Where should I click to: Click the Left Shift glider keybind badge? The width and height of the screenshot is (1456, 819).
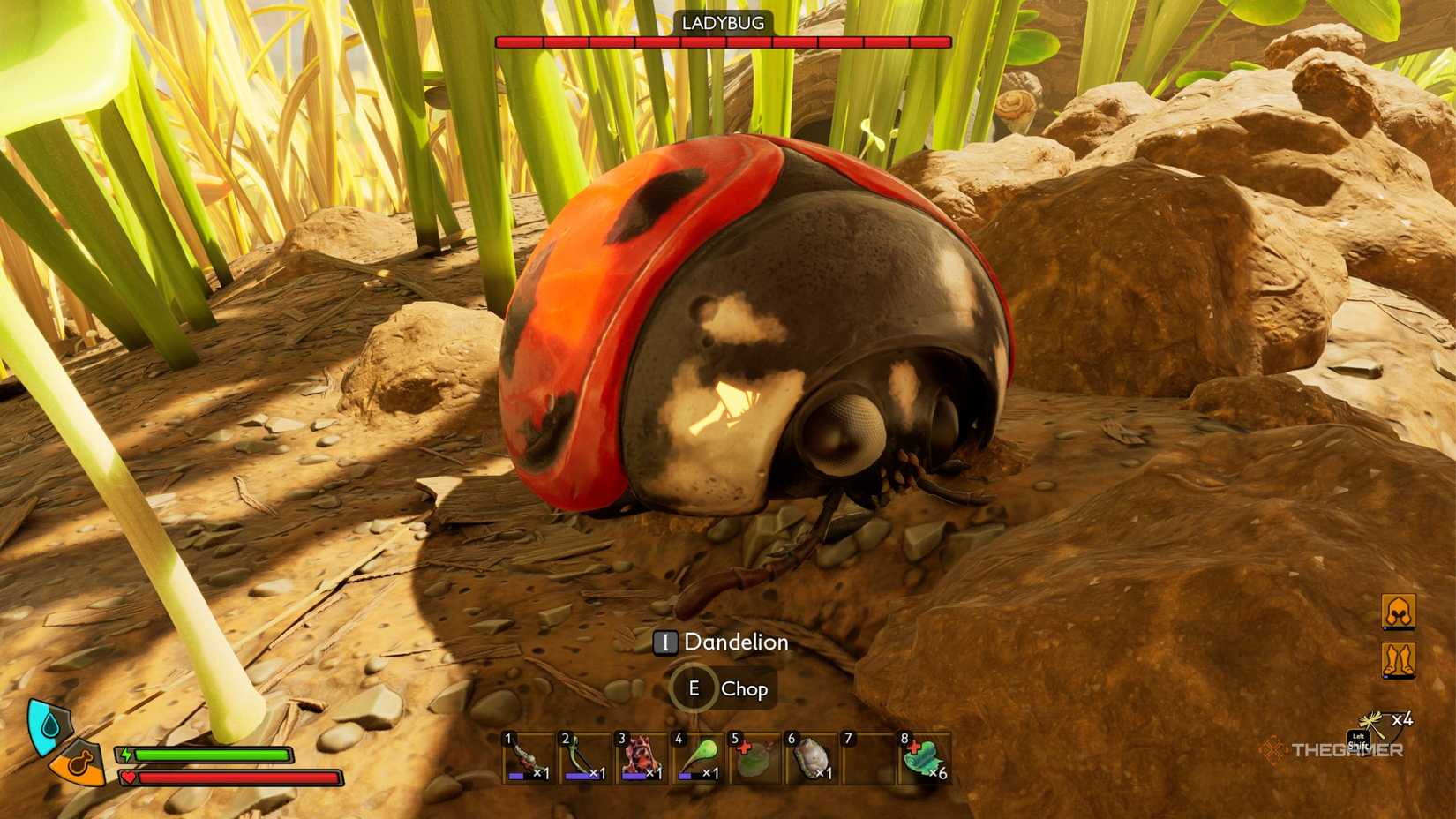pos(1360,741)
